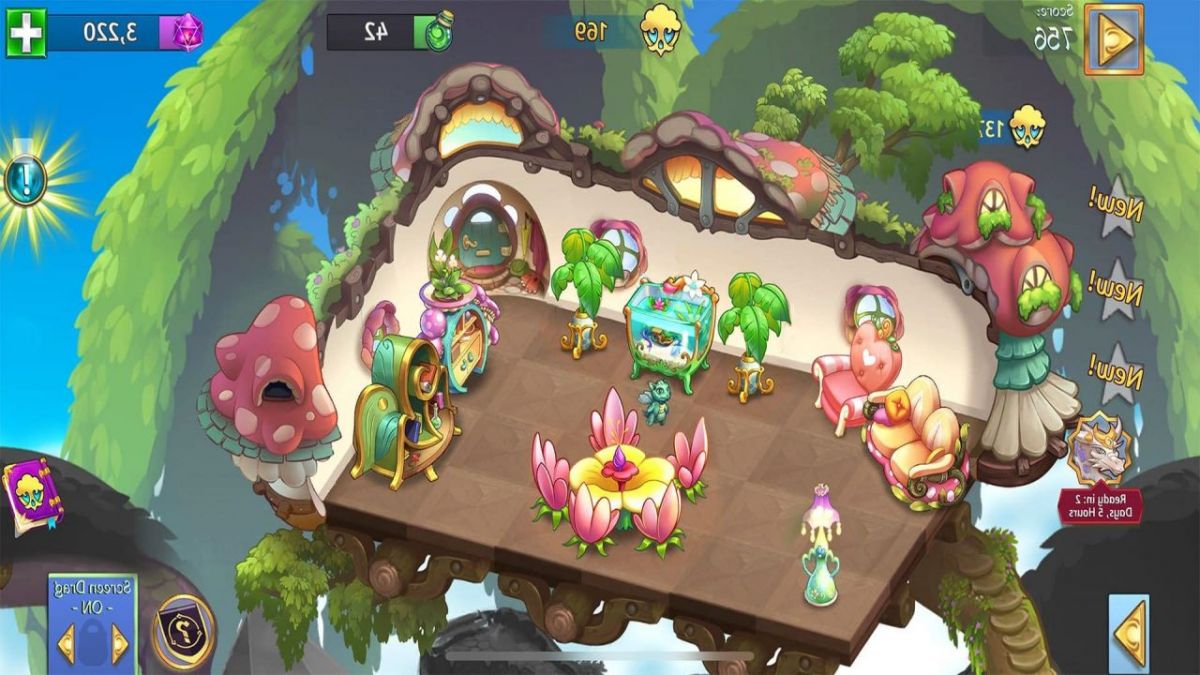This screenshot has height=675, width=1200.
Task: Toggle the Screen Drag lock
Action: click(x=92, y=641)
